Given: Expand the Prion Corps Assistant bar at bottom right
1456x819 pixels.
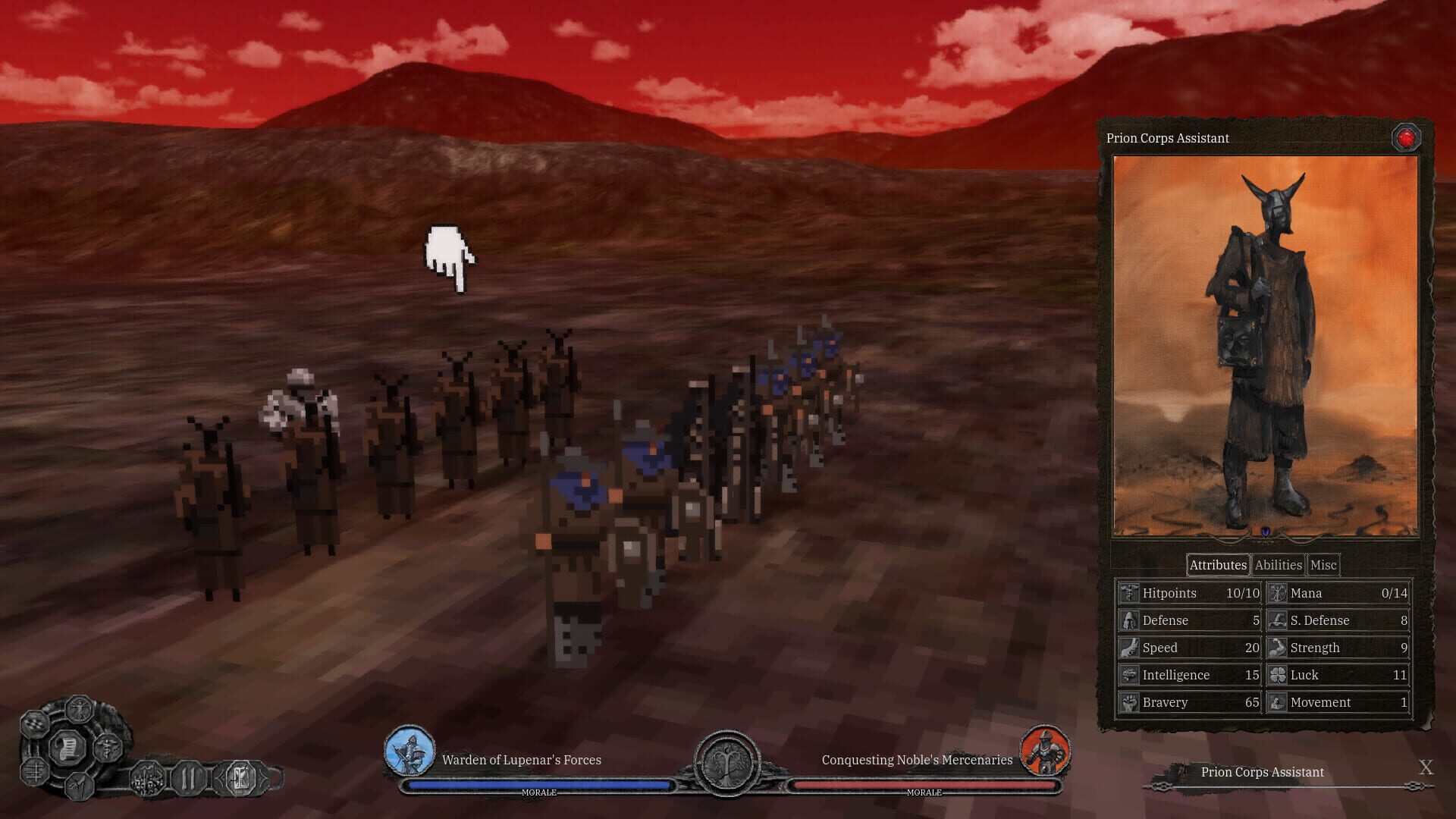Looking at the screenshot, I should tap(1261, 772).
